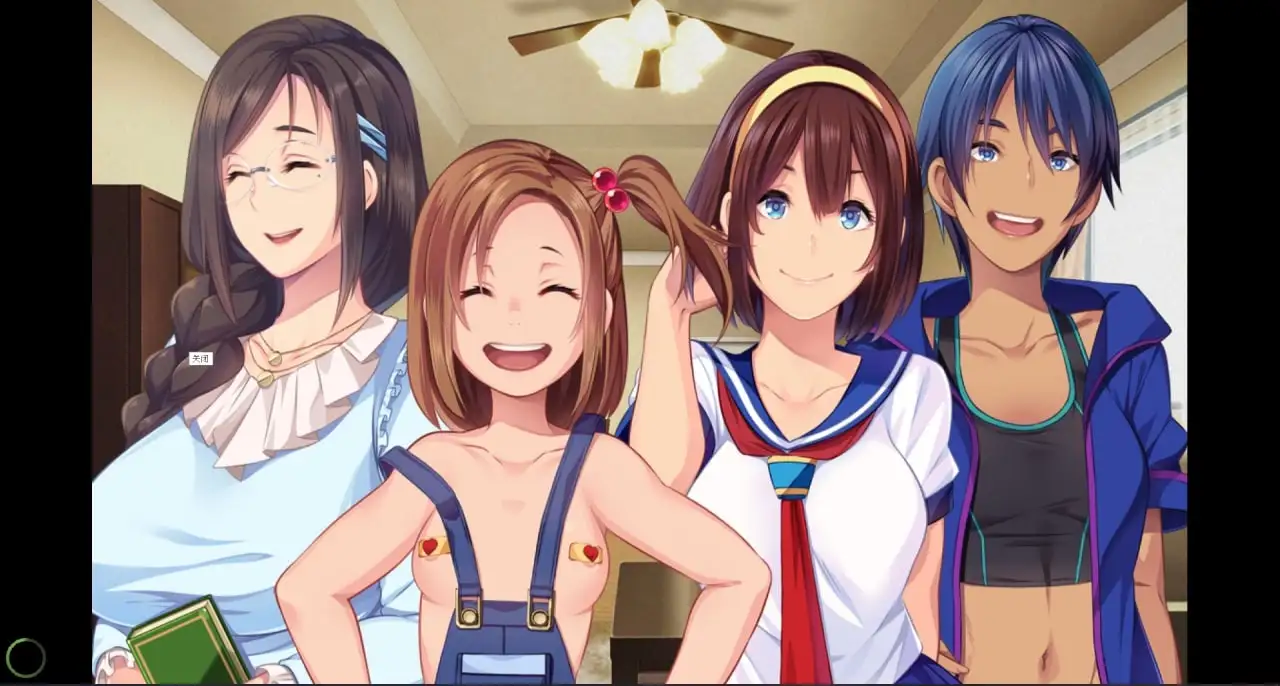1280x686 pixels.
Task: Tap the green circle overlay button
Action: click(26, 658)
